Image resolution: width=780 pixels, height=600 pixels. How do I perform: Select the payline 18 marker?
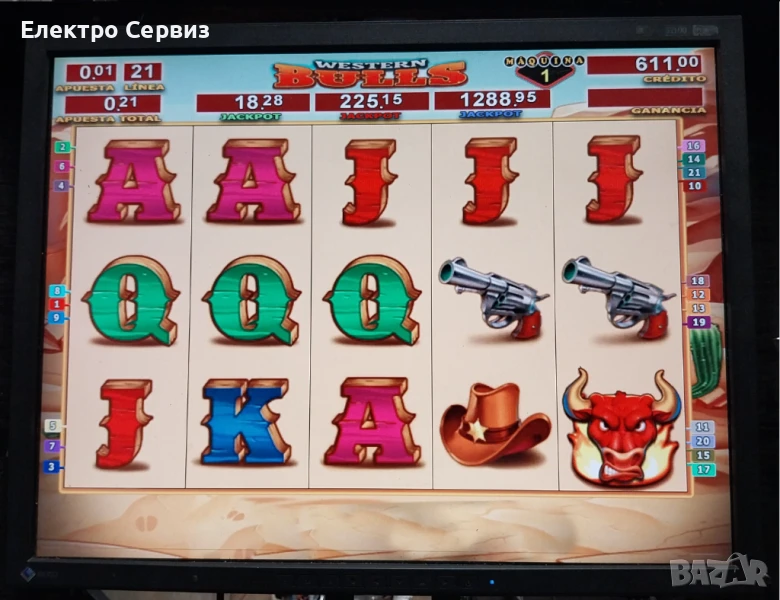click(698, 281)
